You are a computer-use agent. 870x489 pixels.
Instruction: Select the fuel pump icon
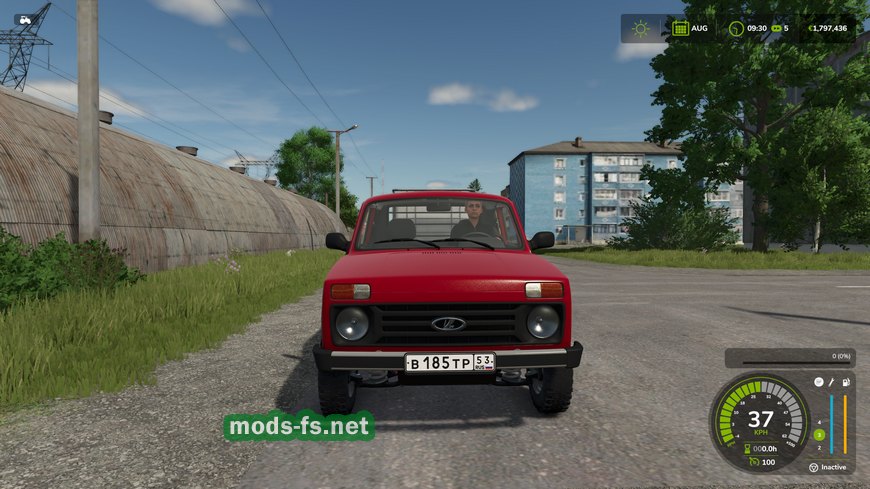coord(846,382)
